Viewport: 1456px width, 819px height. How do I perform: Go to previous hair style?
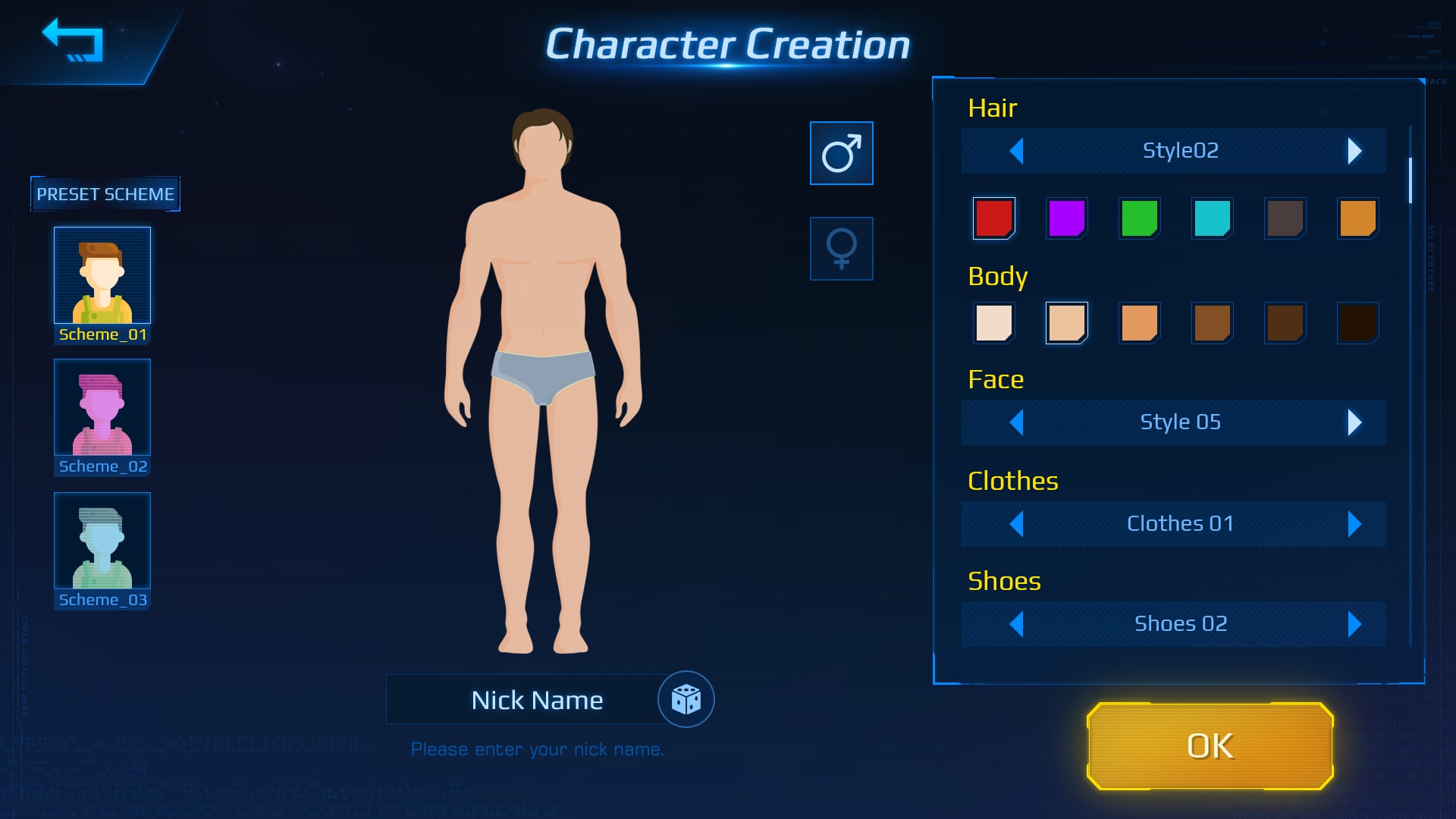click(1017, 151)
